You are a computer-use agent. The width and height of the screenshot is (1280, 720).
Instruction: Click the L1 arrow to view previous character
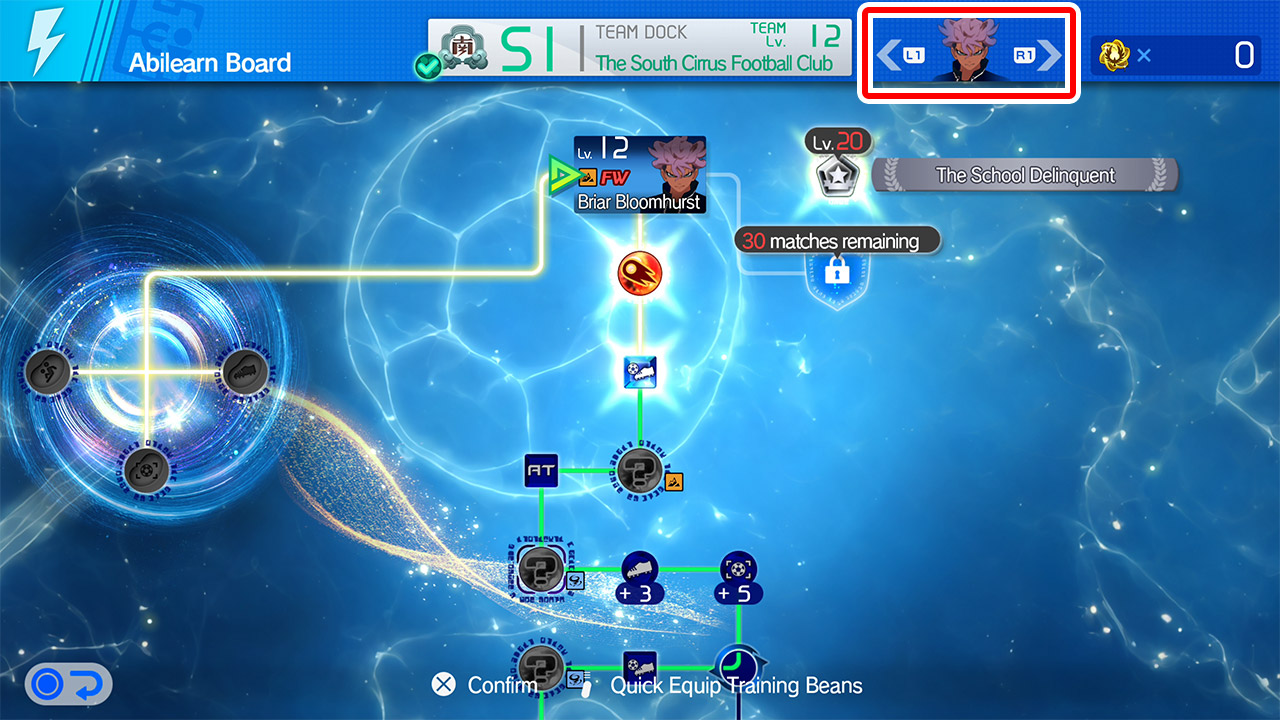pyautogui.click(x=893, y=55)
